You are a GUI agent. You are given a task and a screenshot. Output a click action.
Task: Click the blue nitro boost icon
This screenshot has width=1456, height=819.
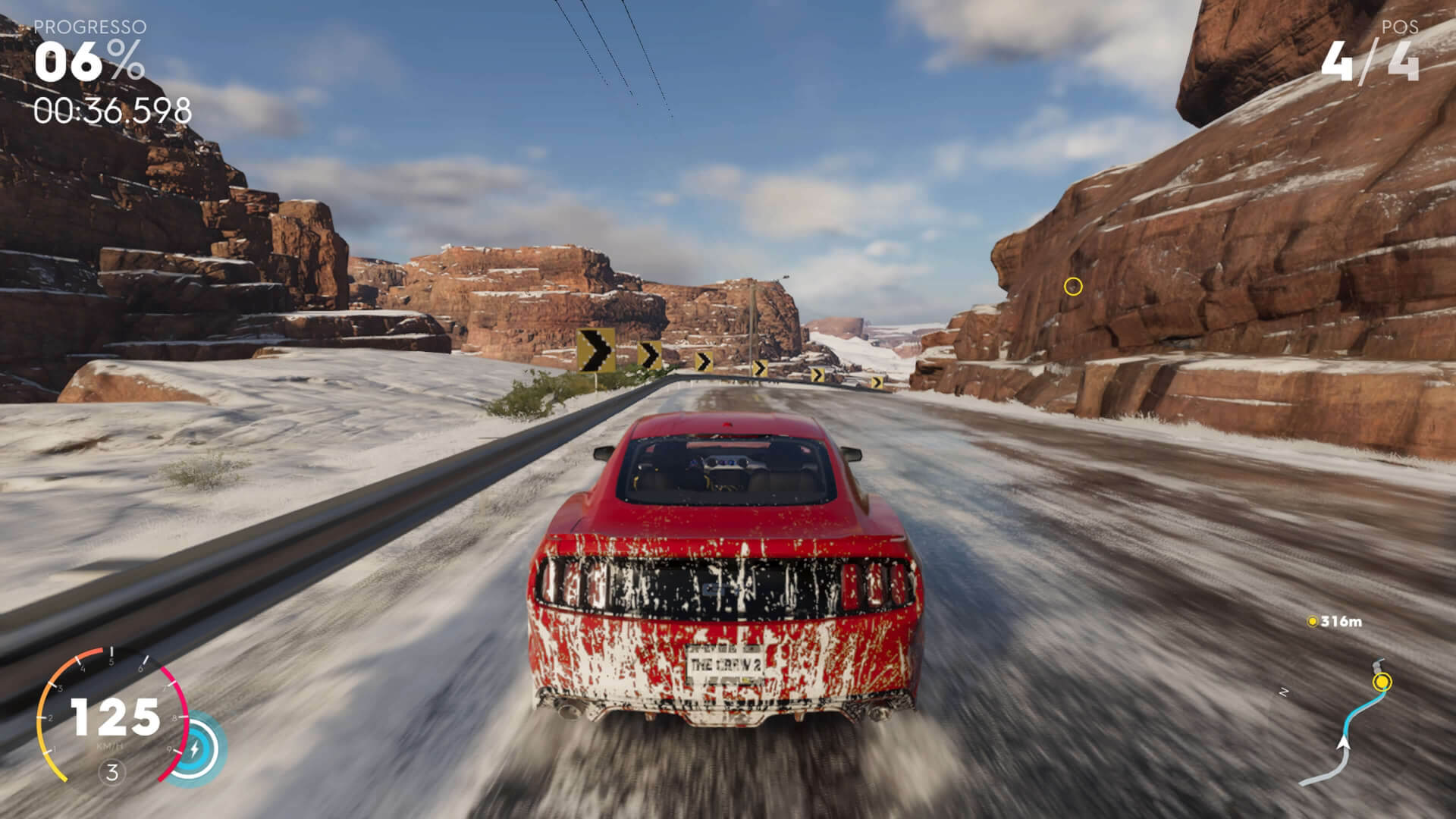(195, 748)
